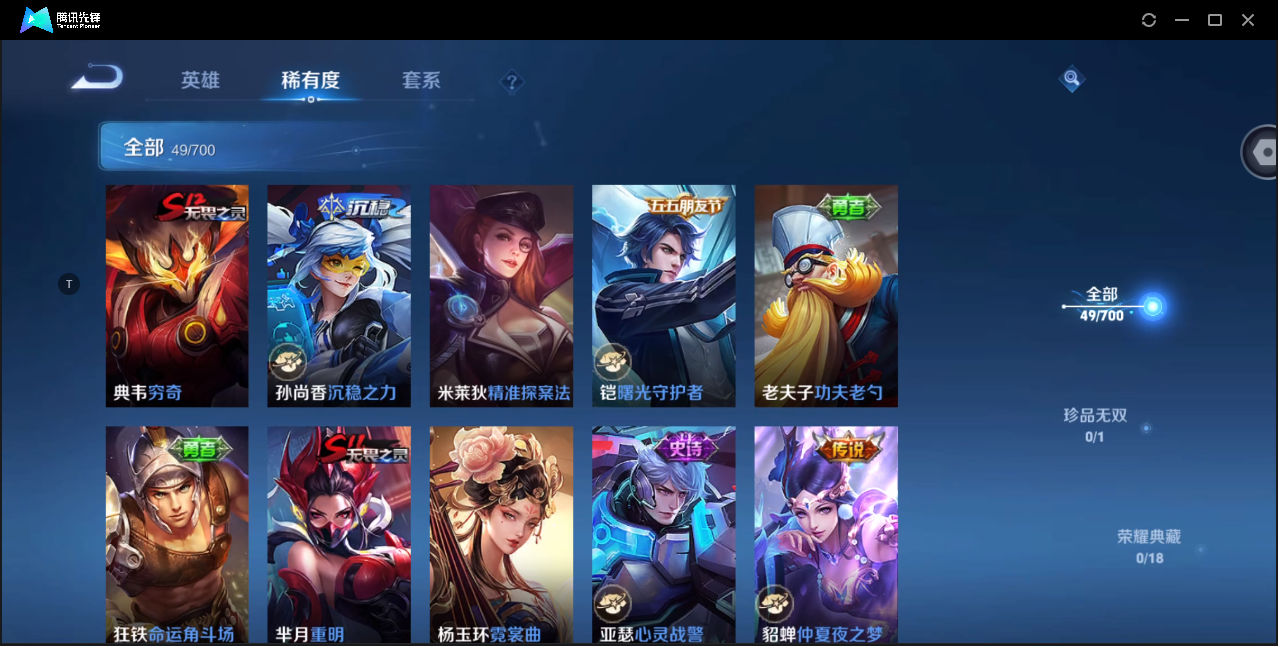Pick the 亚瑟 心灵战警 skin card
The height and width of the screenshot is (646, 1278).
(663, 534)
